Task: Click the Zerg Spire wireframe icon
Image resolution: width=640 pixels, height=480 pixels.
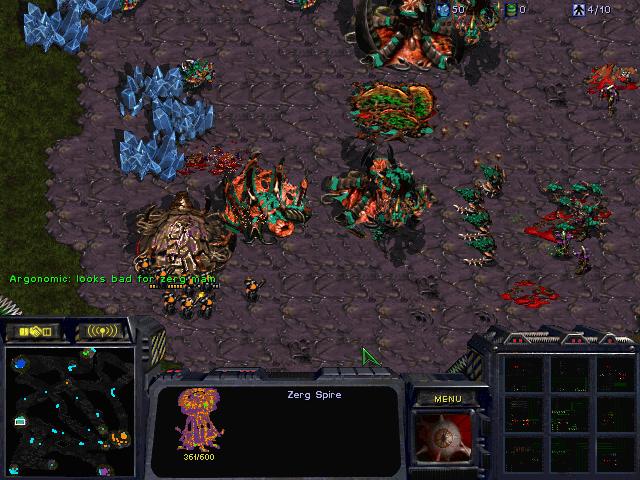Action: click(197, 420)
